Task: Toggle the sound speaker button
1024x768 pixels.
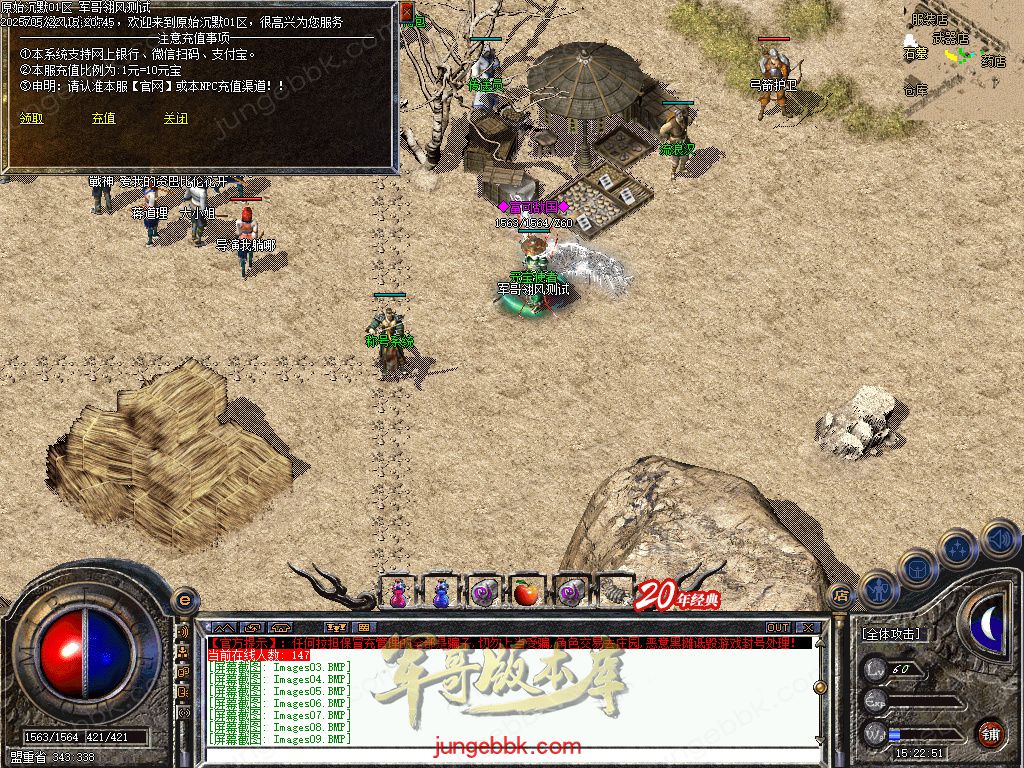Action: coord(998,538)
